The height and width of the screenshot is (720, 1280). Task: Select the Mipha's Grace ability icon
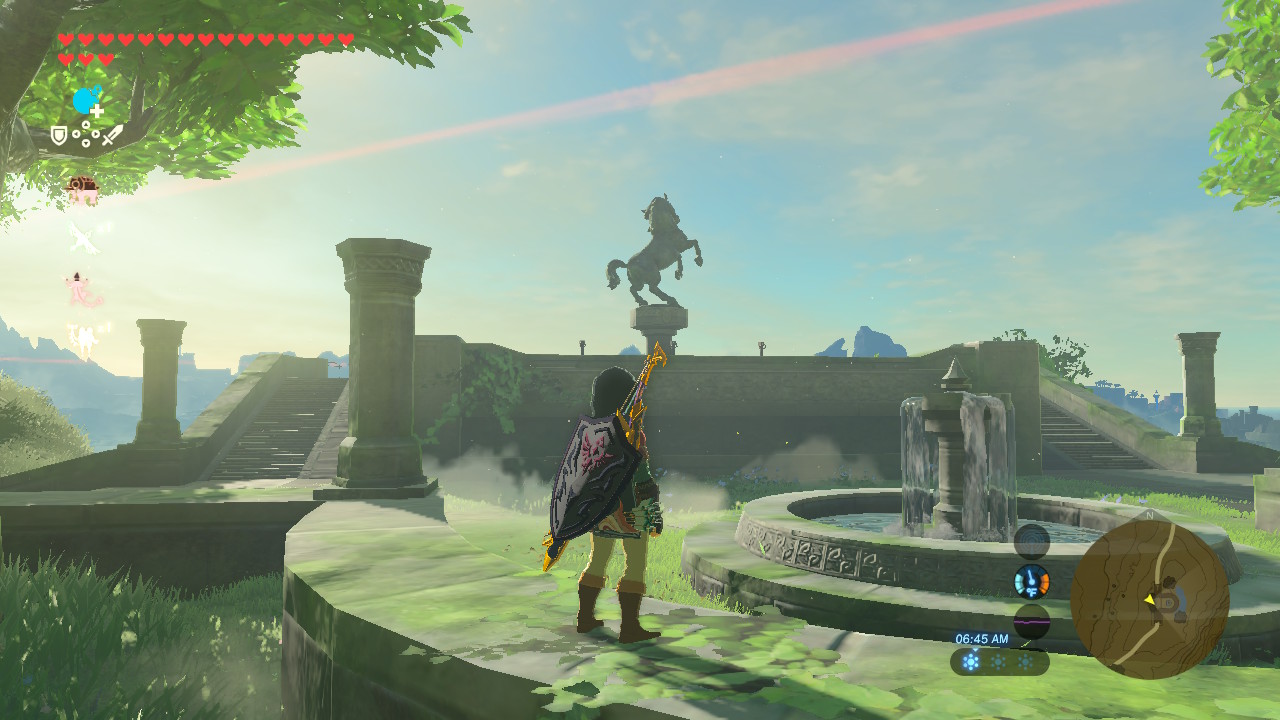[82, 289]
